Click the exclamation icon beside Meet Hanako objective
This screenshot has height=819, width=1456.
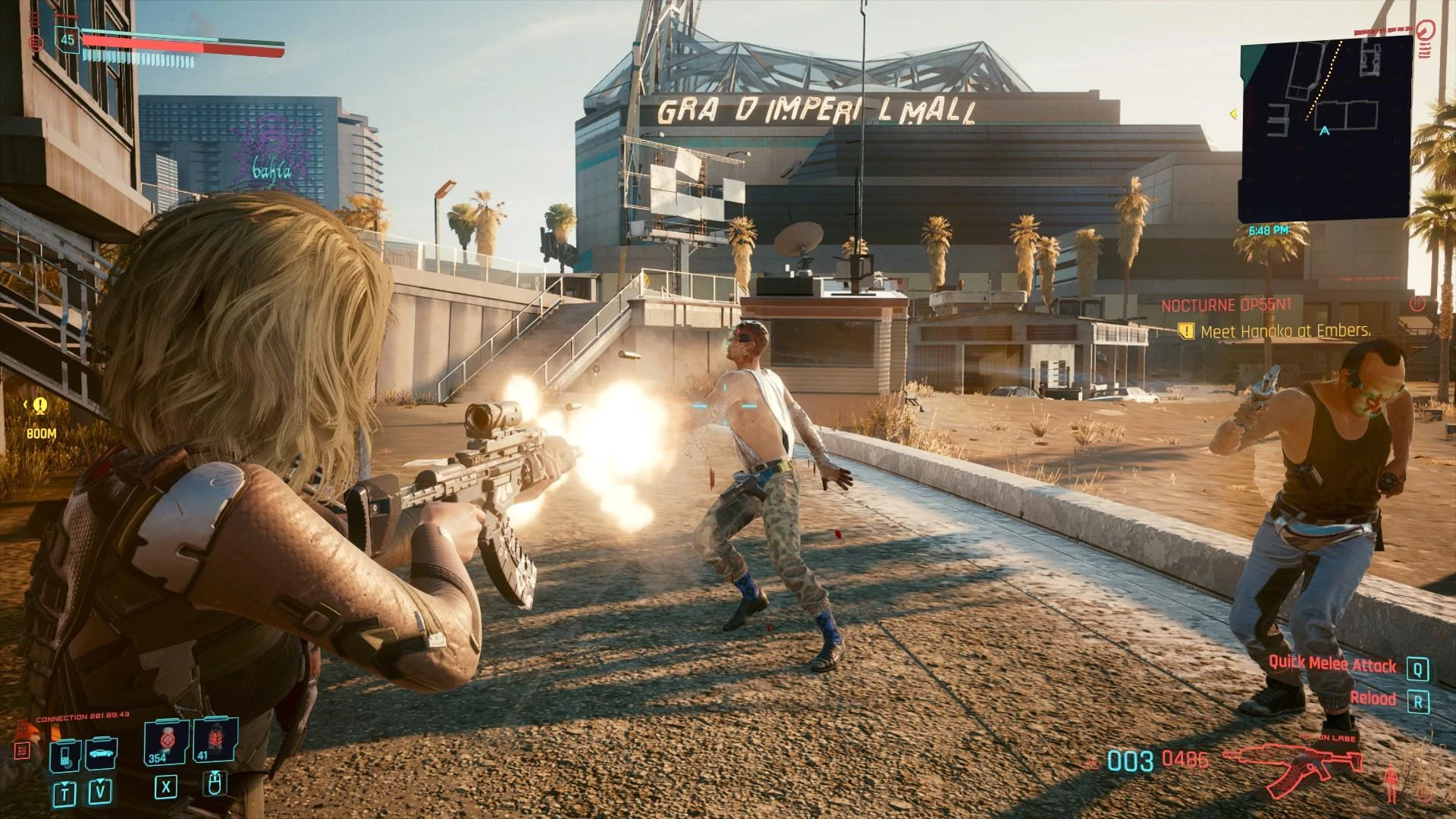1185,331
